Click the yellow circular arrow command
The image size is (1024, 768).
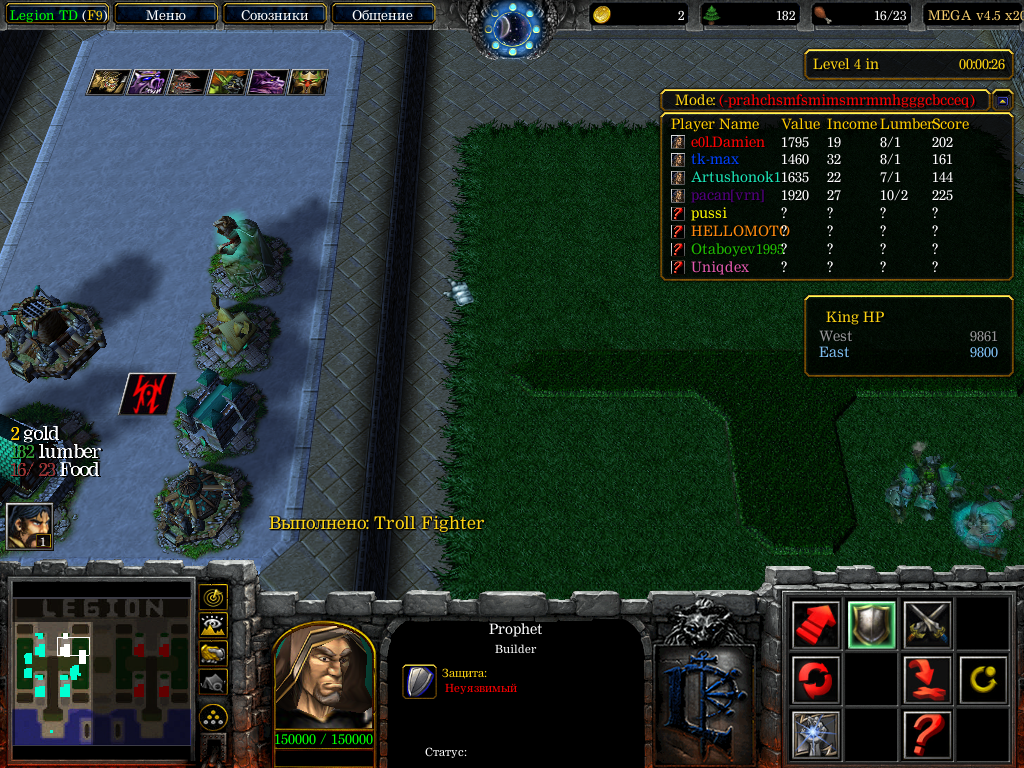click(982, 680)
